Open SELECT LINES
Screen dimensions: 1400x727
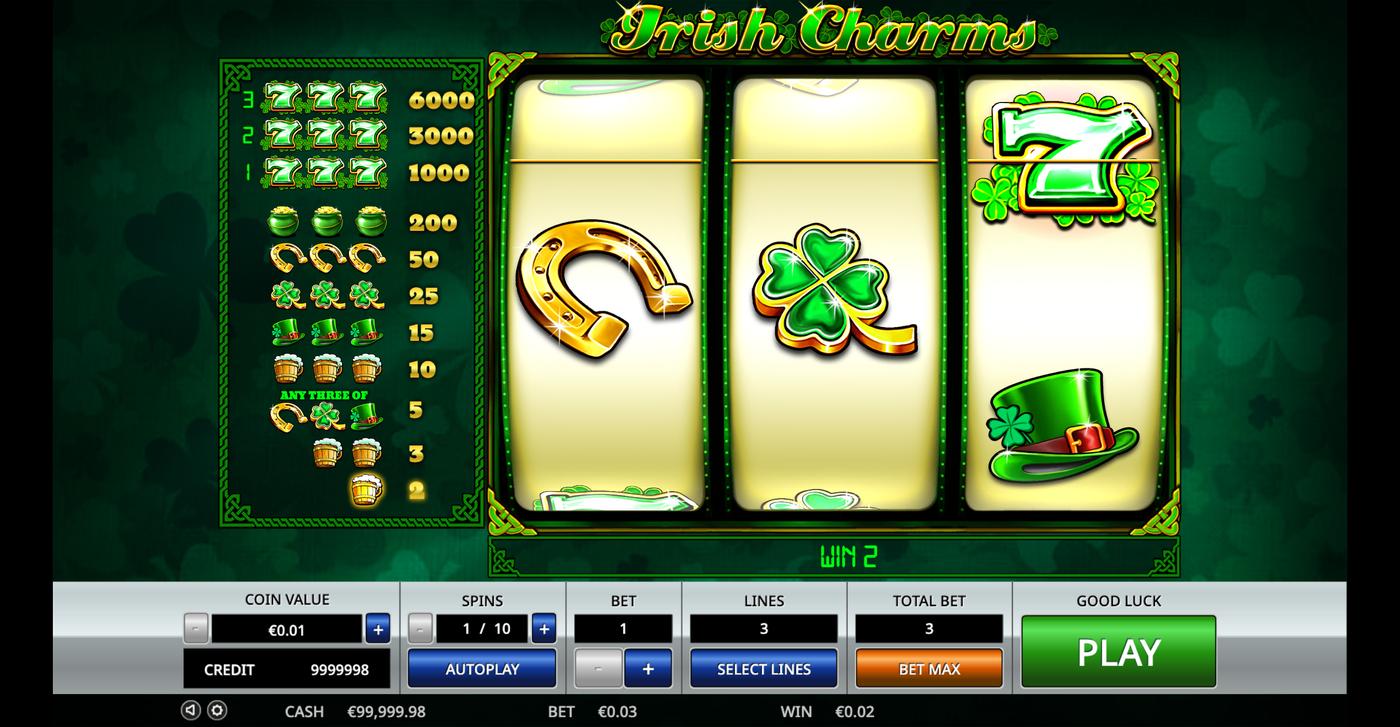[763, 668]
